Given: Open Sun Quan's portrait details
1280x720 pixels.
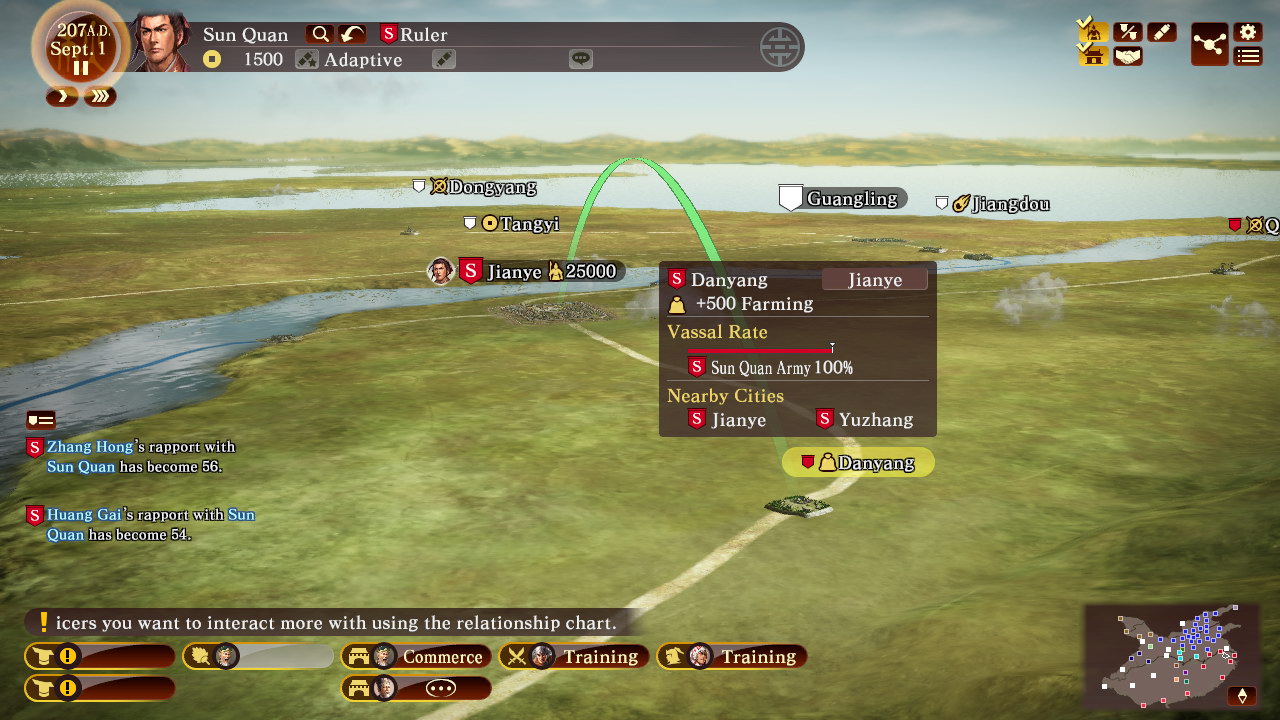Looking at the screenshot, I should [162, 42].
